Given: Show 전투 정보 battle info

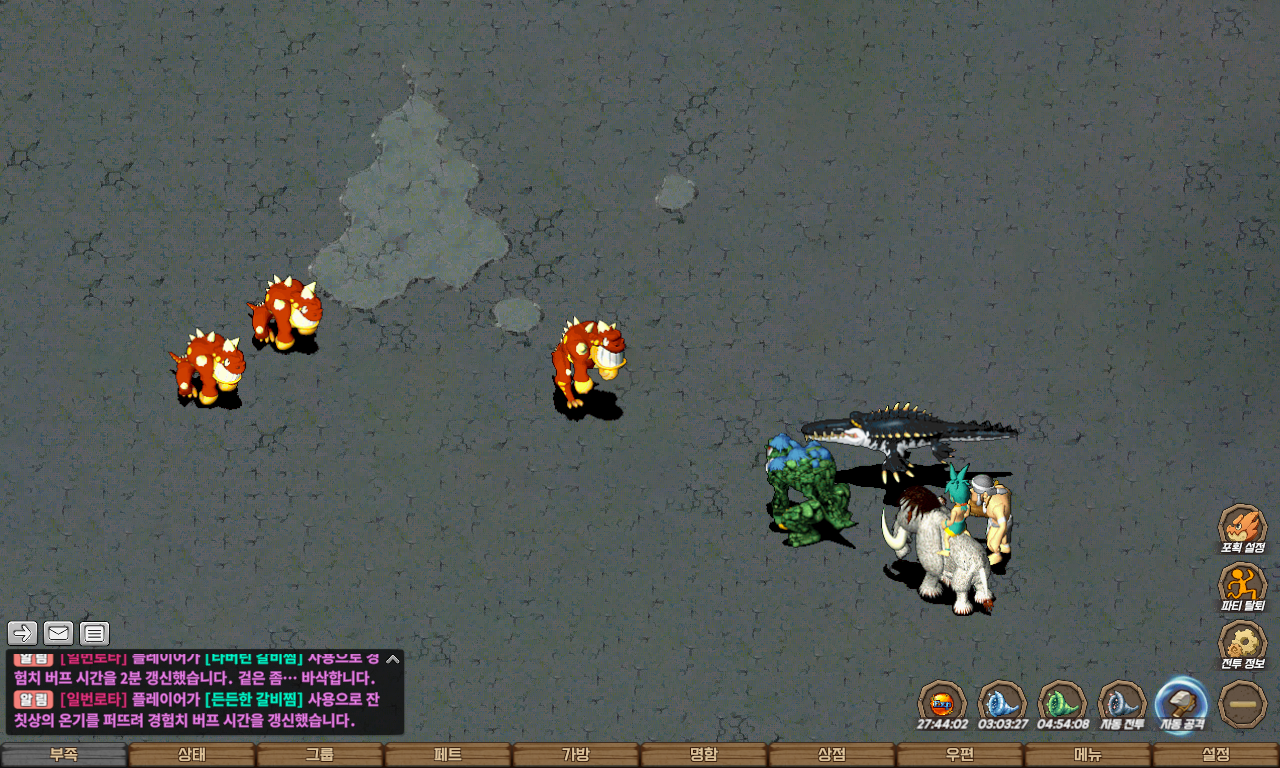Looking at the screenshot, I should point(1242,643).
